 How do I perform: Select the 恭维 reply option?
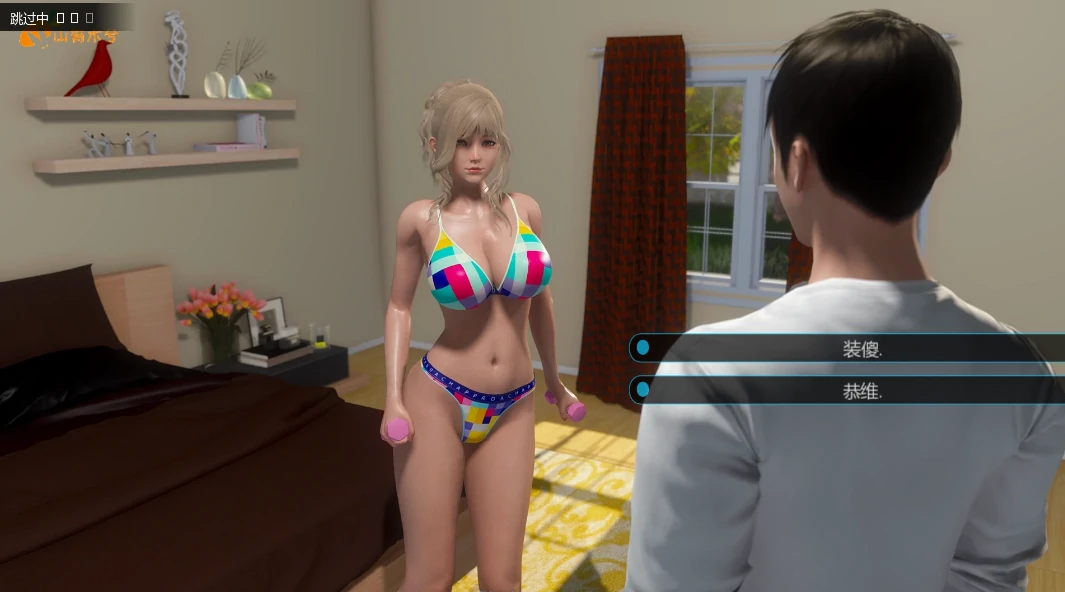(x=861, y=391)
